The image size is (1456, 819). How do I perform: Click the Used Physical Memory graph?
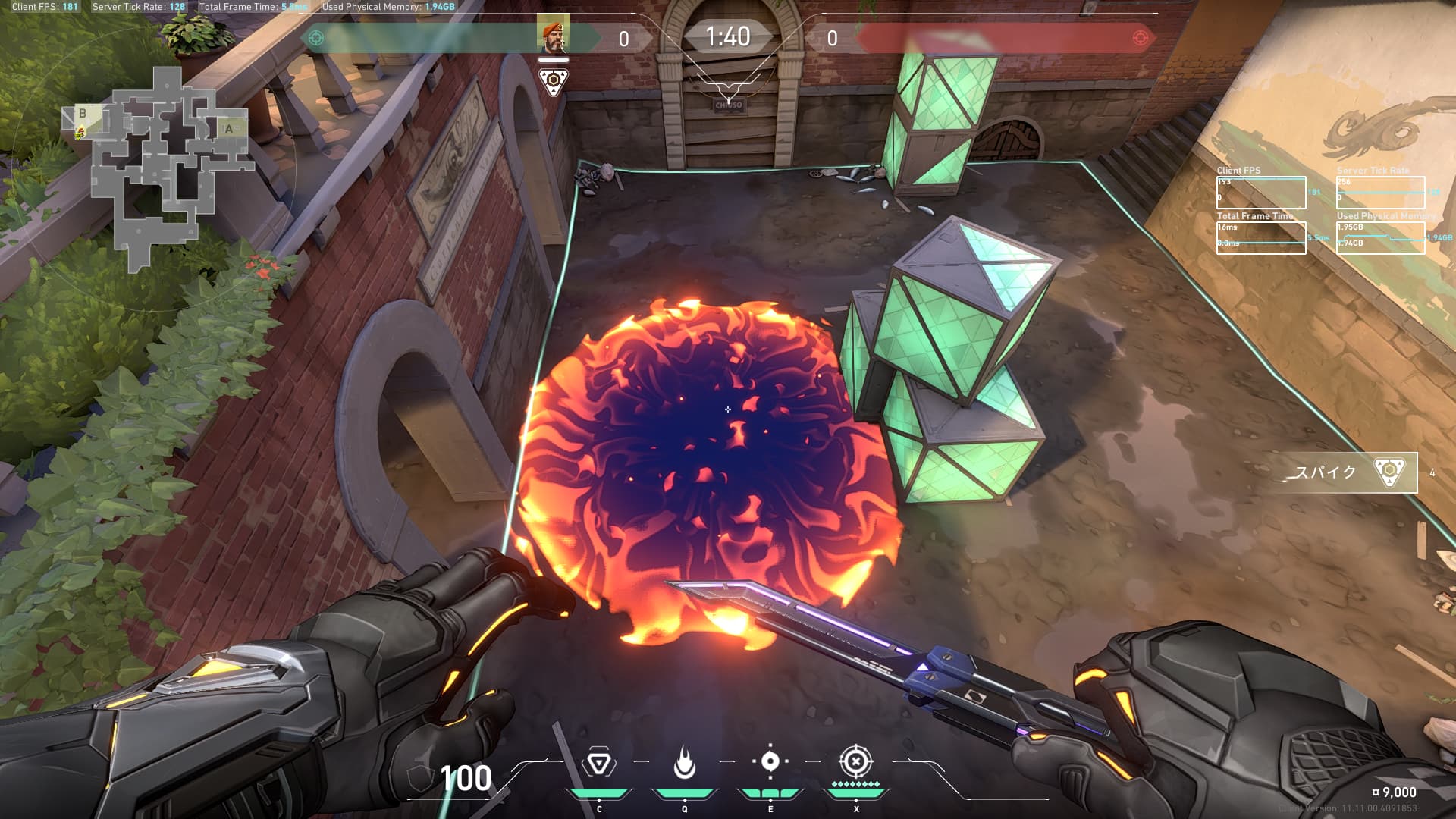[x=1380, y=237]
